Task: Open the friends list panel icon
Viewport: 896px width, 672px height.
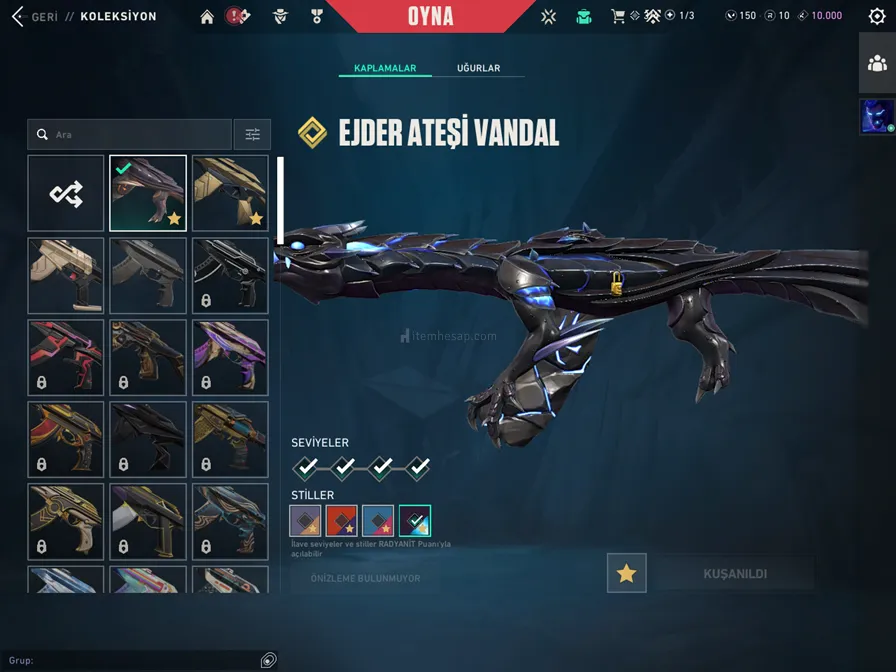Action: (x=877, y=63)
